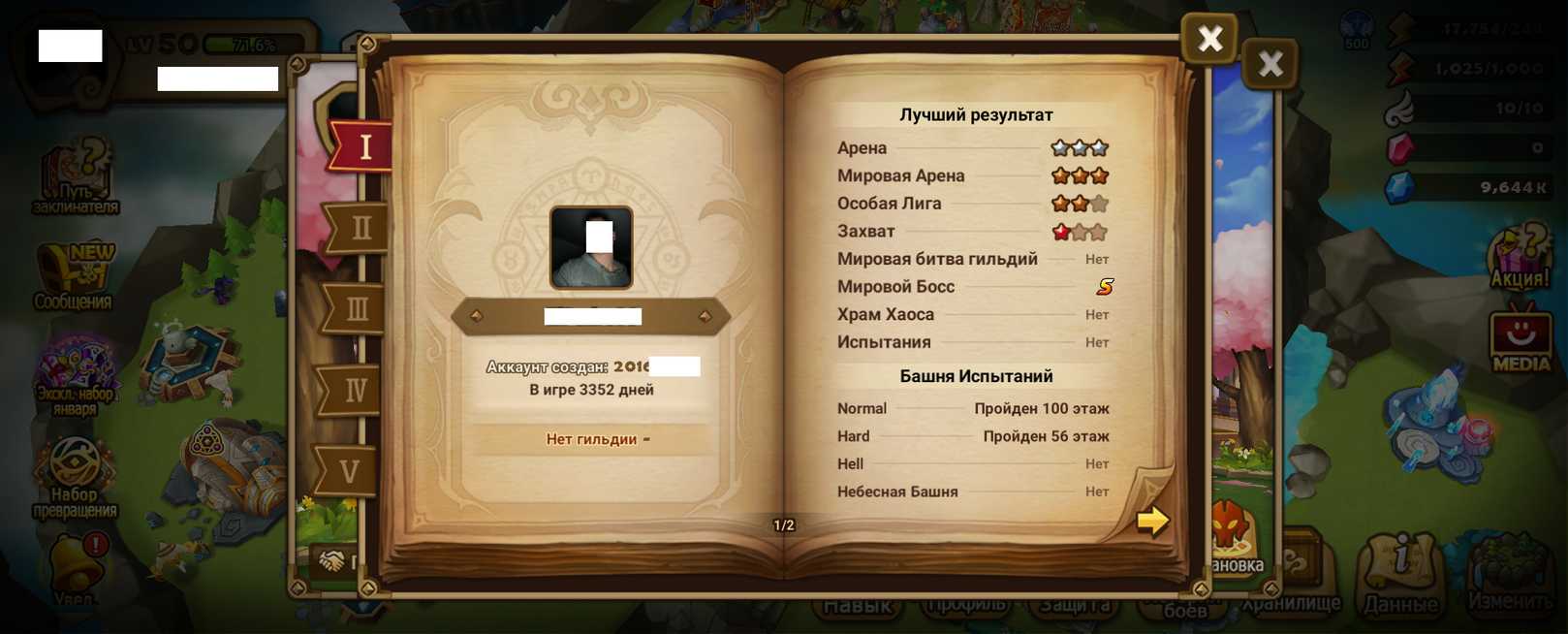
Task: Select bookmark tab III
Action: 356,309
